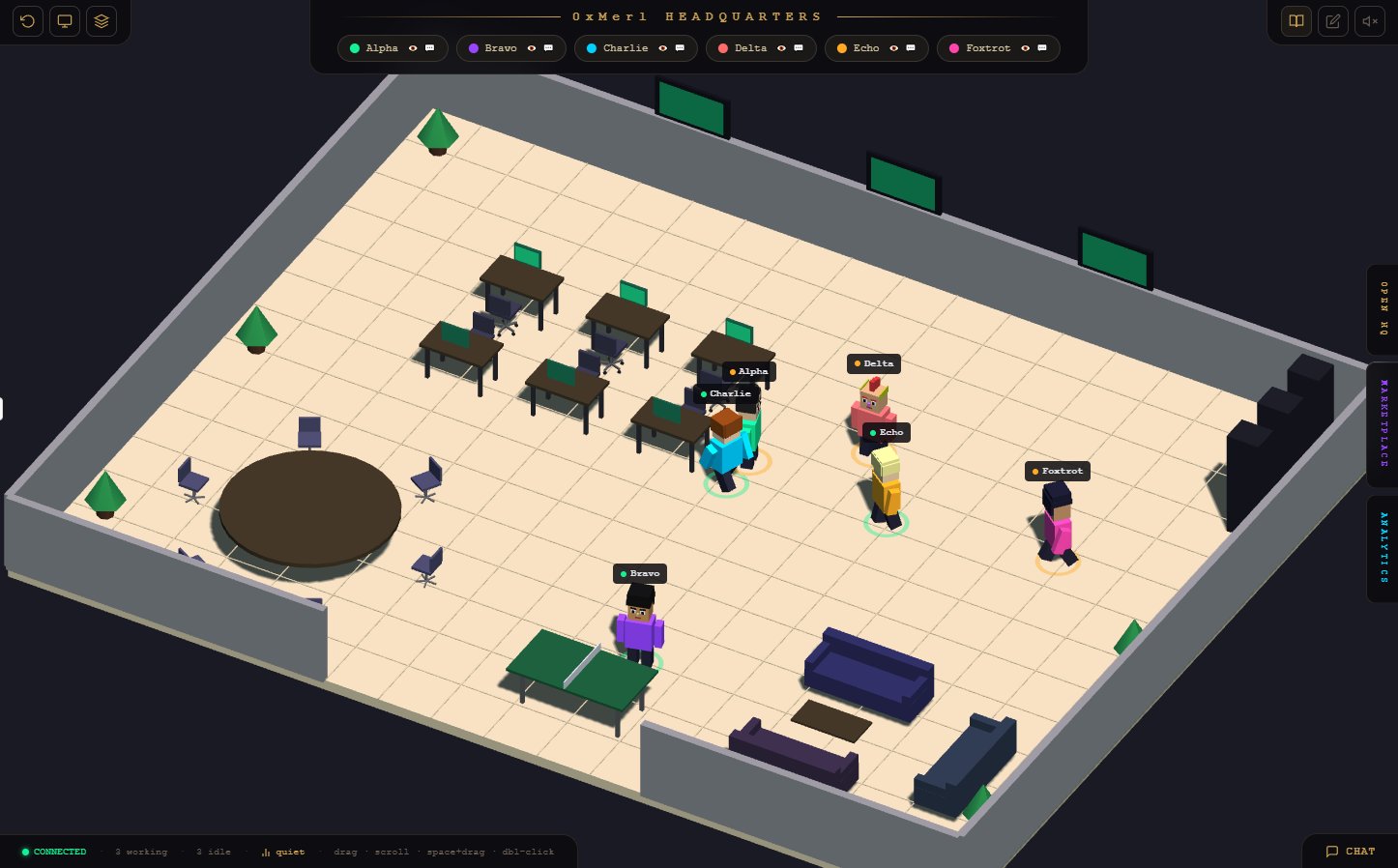Show the Analytics side tab
This screenshot has width=1398, height=868.
click(x=1383, y=547)
